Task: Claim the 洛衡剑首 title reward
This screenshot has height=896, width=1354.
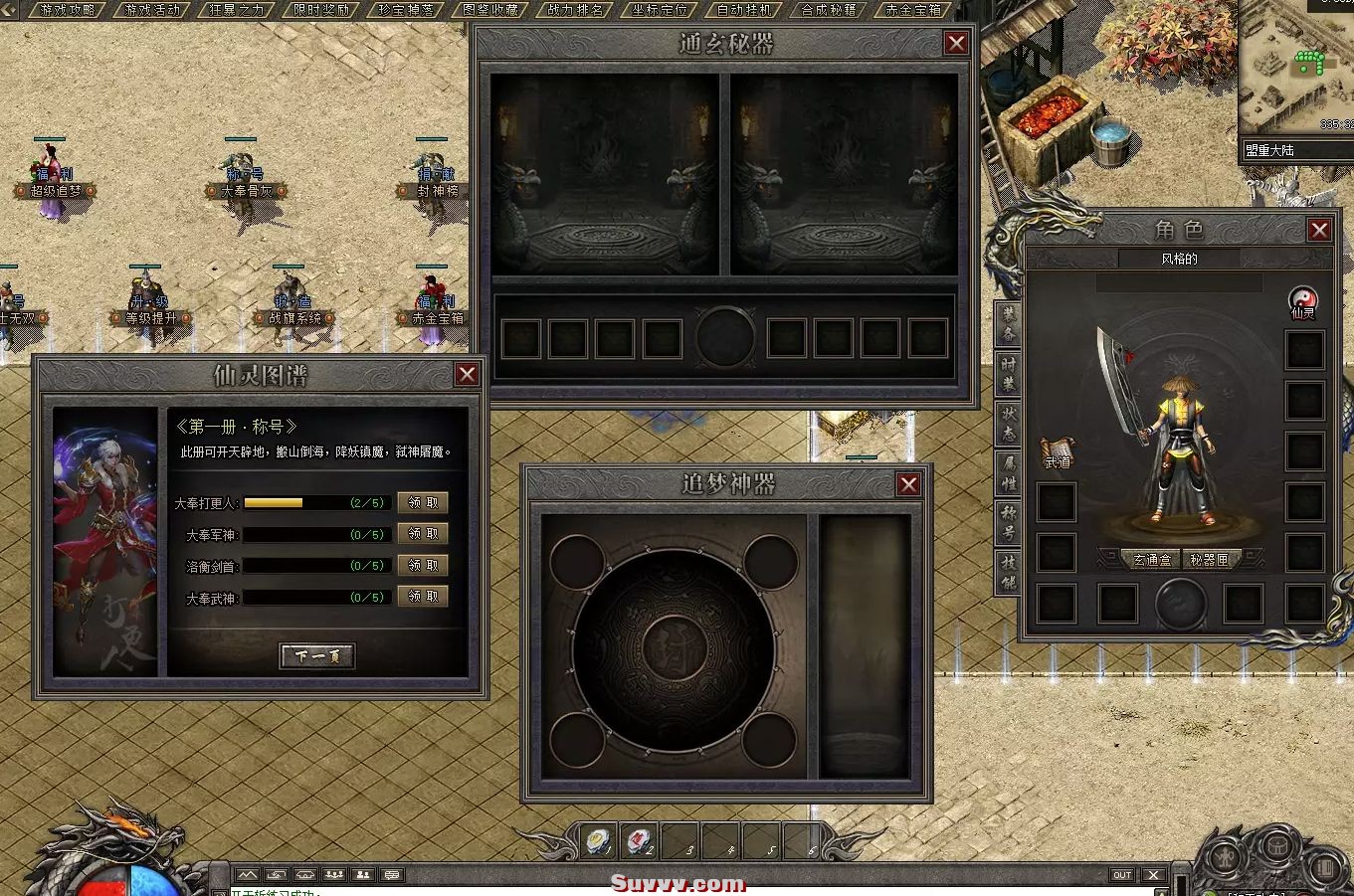Action: click(423, 565)
